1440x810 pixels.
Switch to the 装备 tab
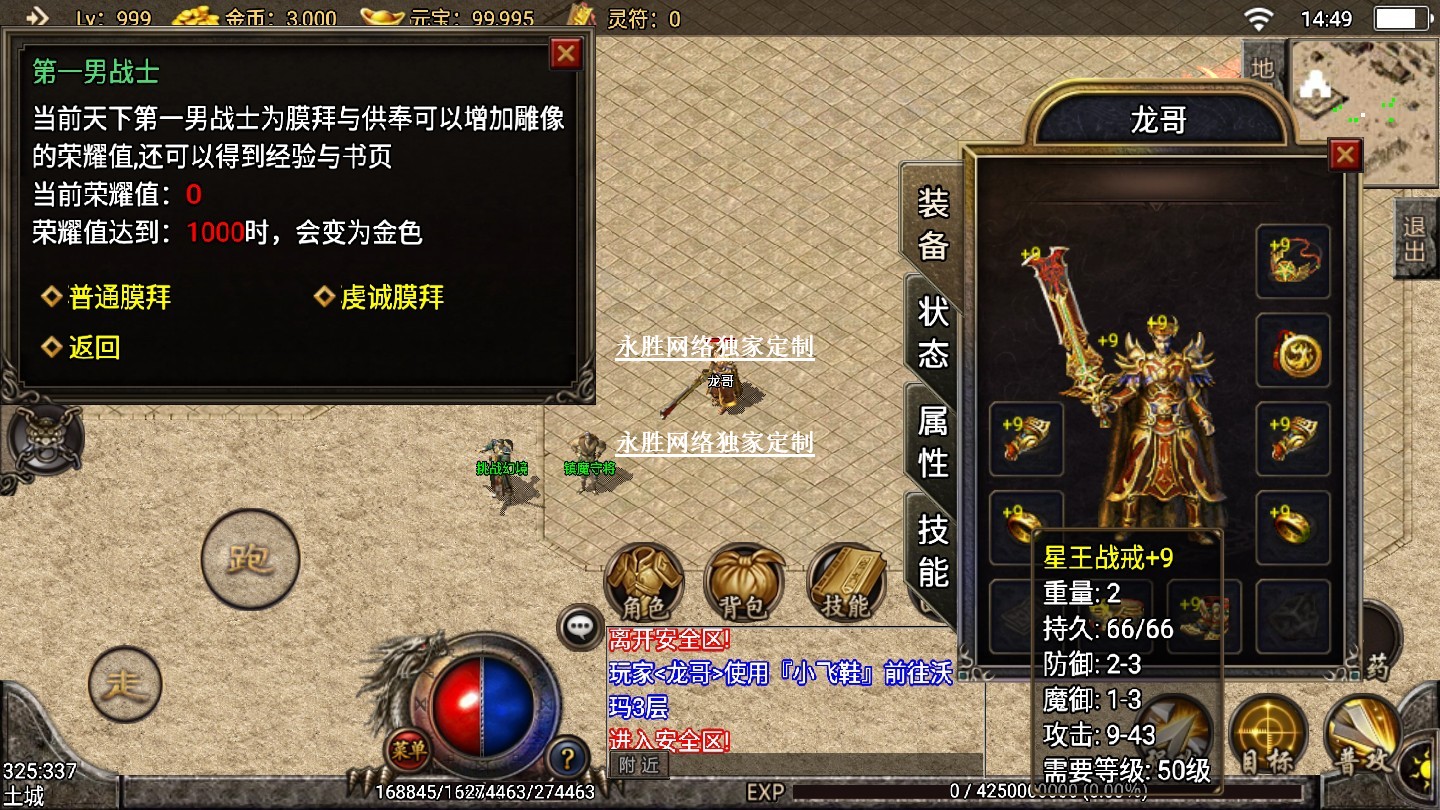pos(932,224)
